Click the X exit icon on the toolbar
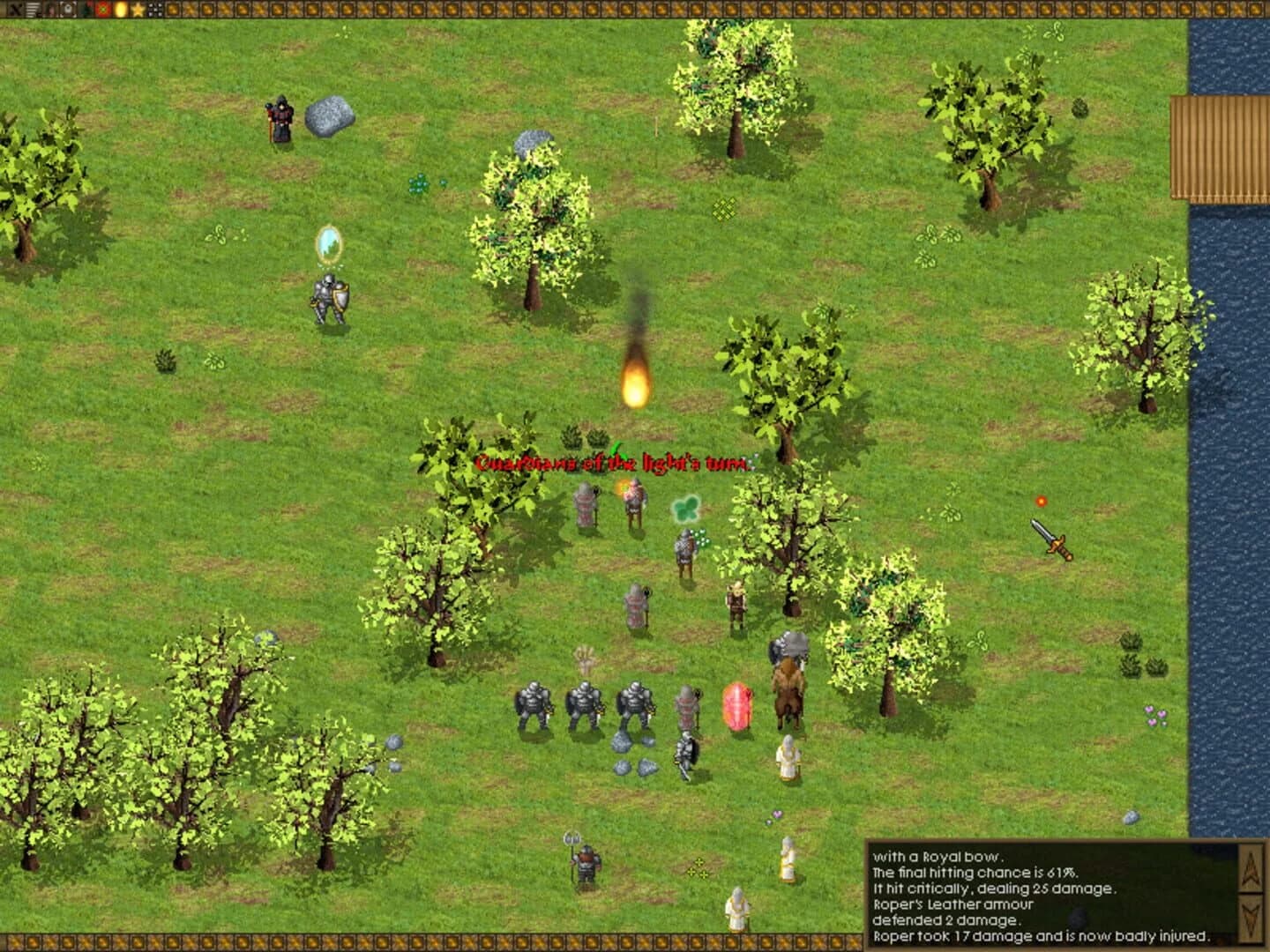Viewport: 1270px width, 952px height. click(x=15, y=9)
